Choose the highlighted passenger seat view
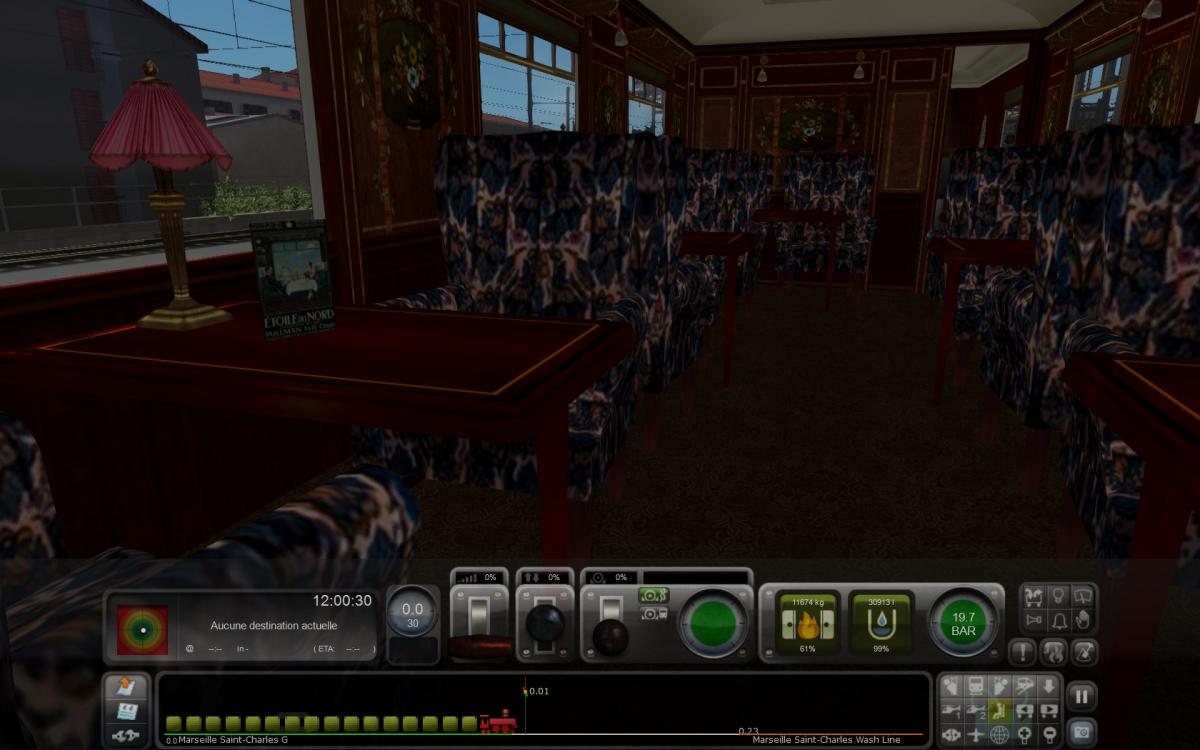Screen dimensions: 1200x750 click(1000, 711)
